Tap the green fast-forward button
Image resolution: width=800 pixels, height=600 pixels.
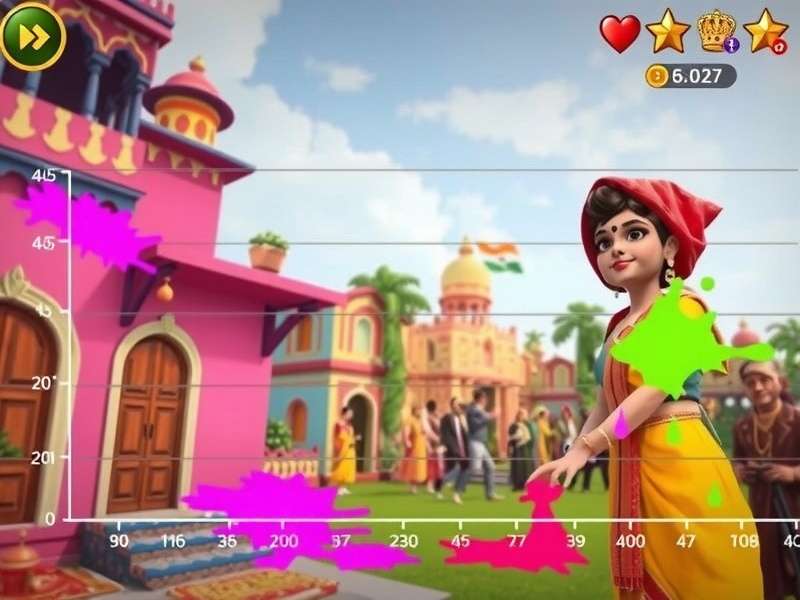click(33, 36)
